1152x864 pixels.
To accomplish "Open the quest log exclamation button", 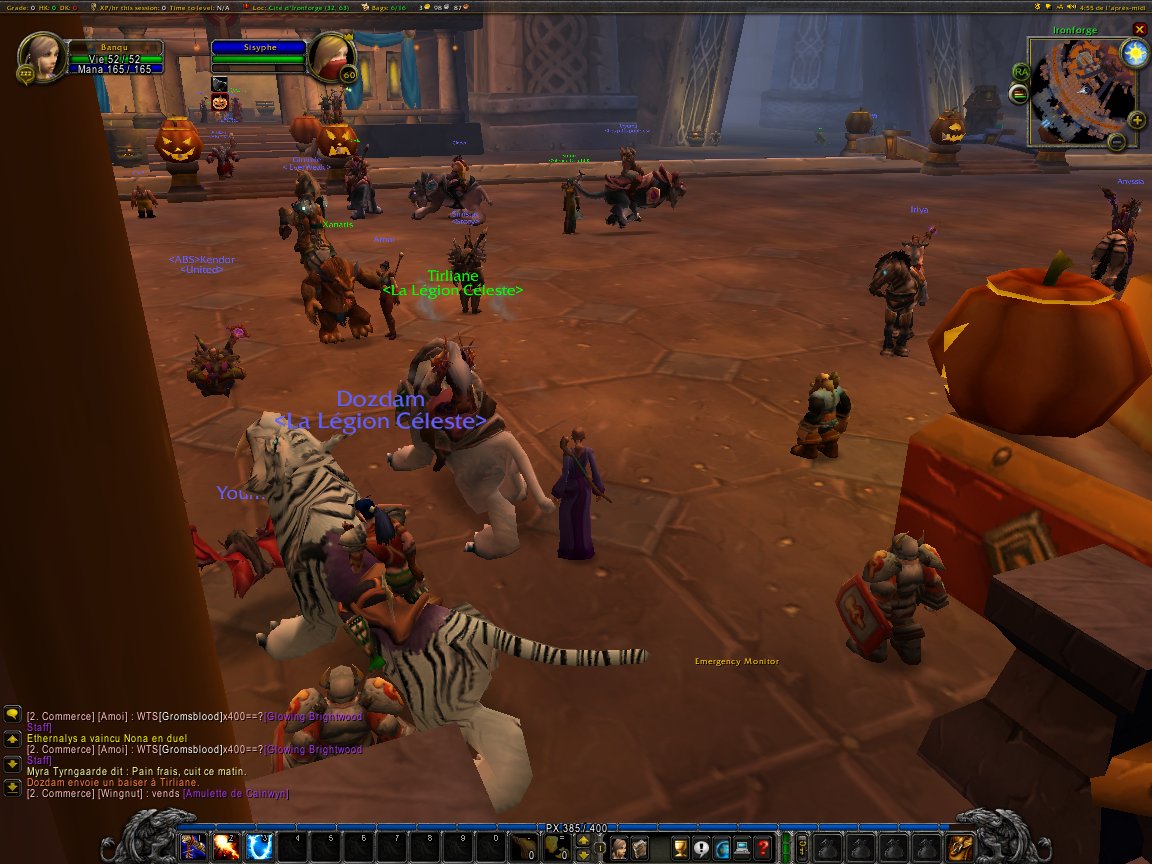I will tap(701, 848).
